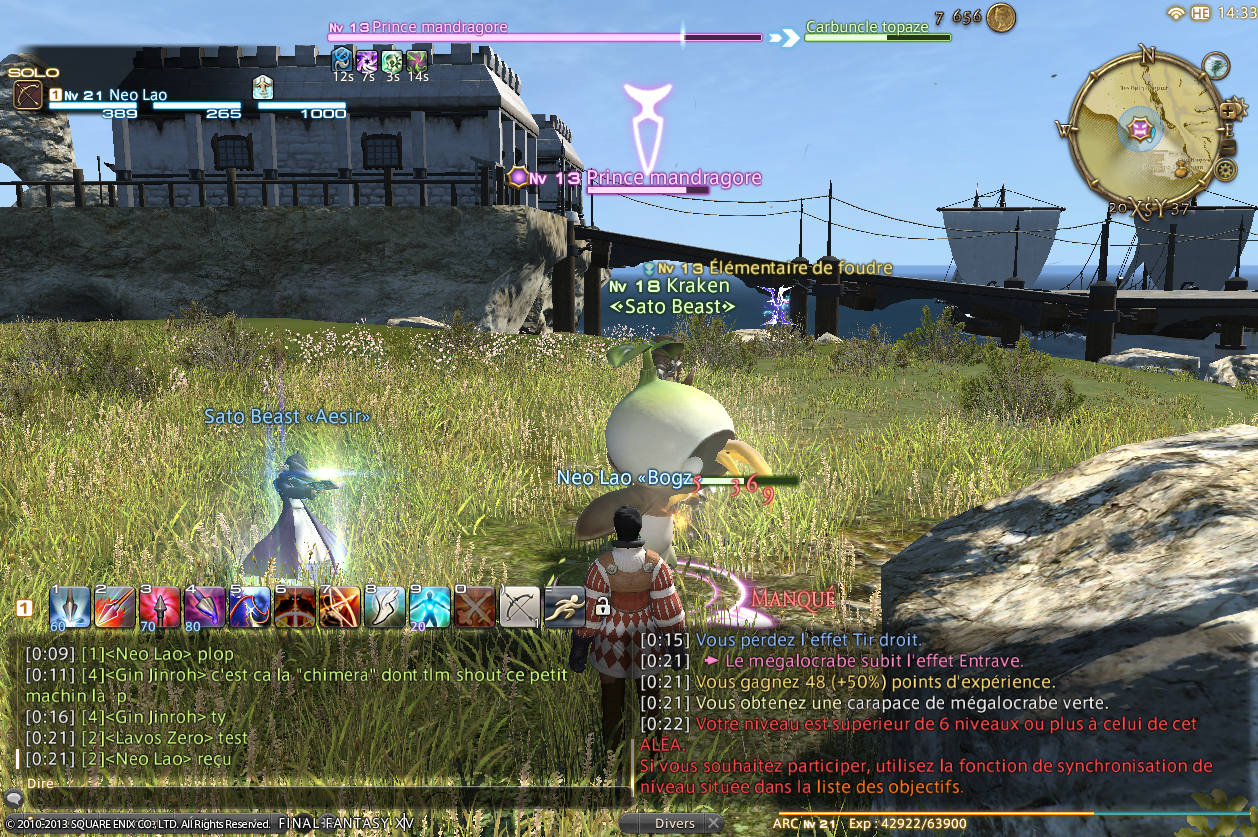Click the tree weather icon beside the minimap

tap(1216, 66)
